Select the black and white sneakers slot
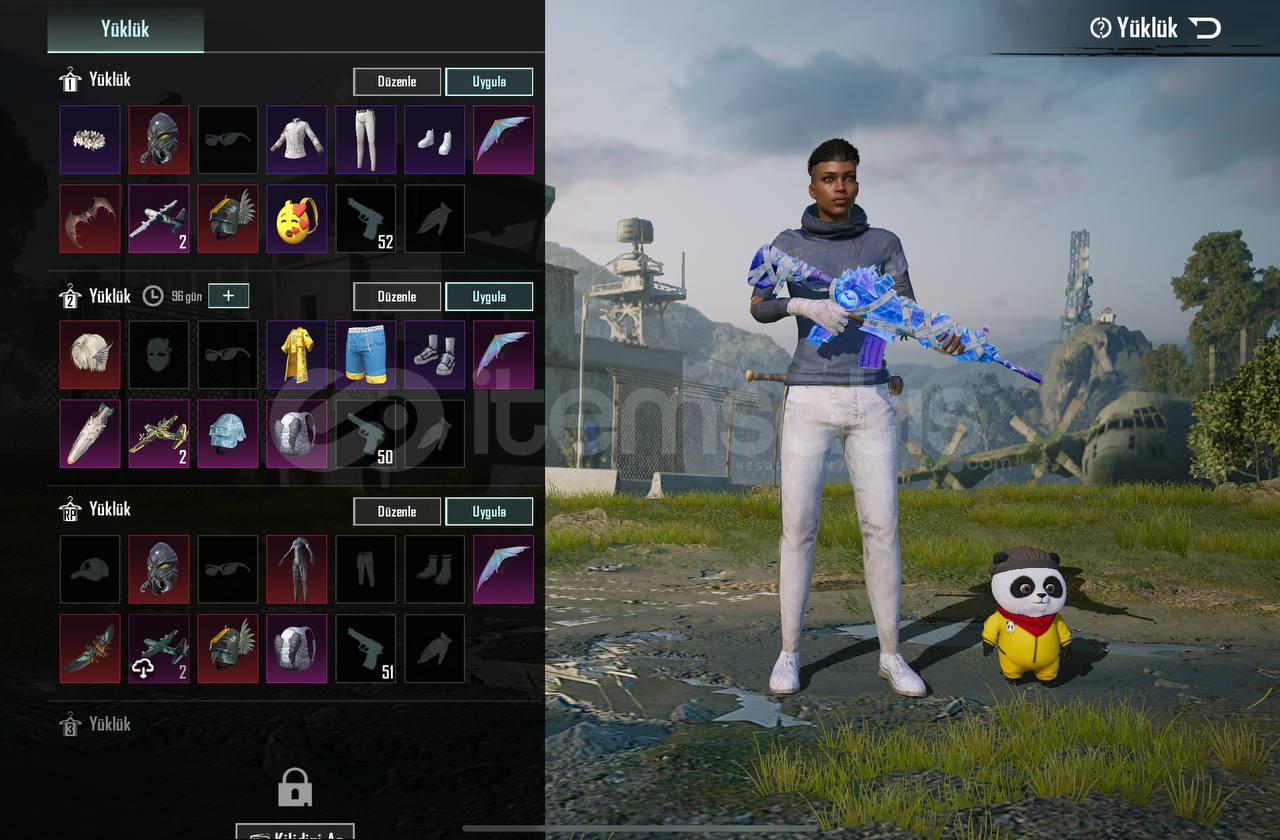The width and height of the screenshot is (1280, 840). (x=435, y=355)
